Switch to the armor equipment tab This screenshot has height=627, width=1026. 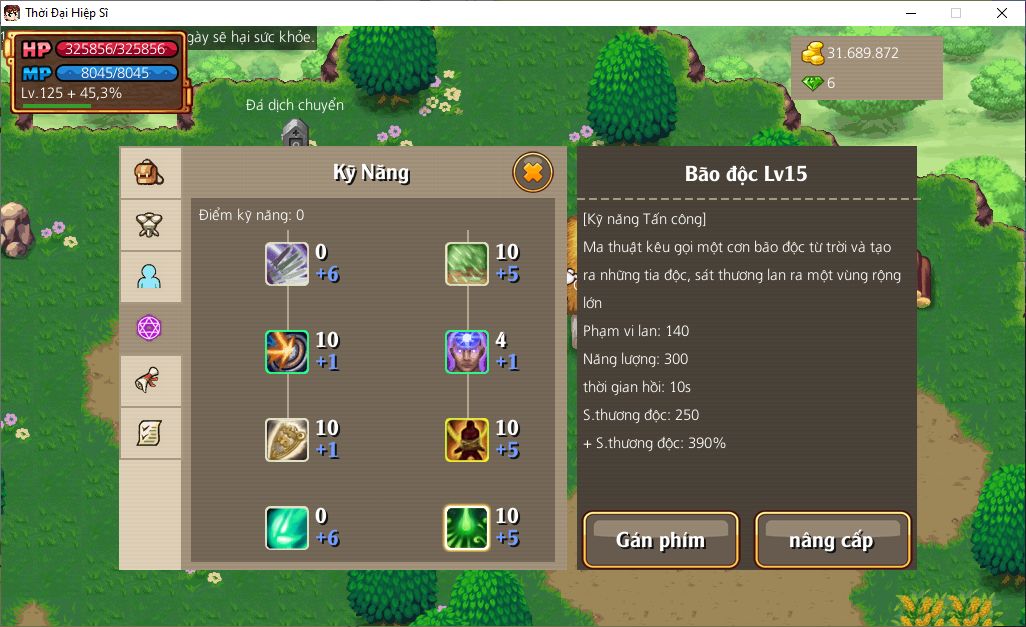tap(150, 225)
